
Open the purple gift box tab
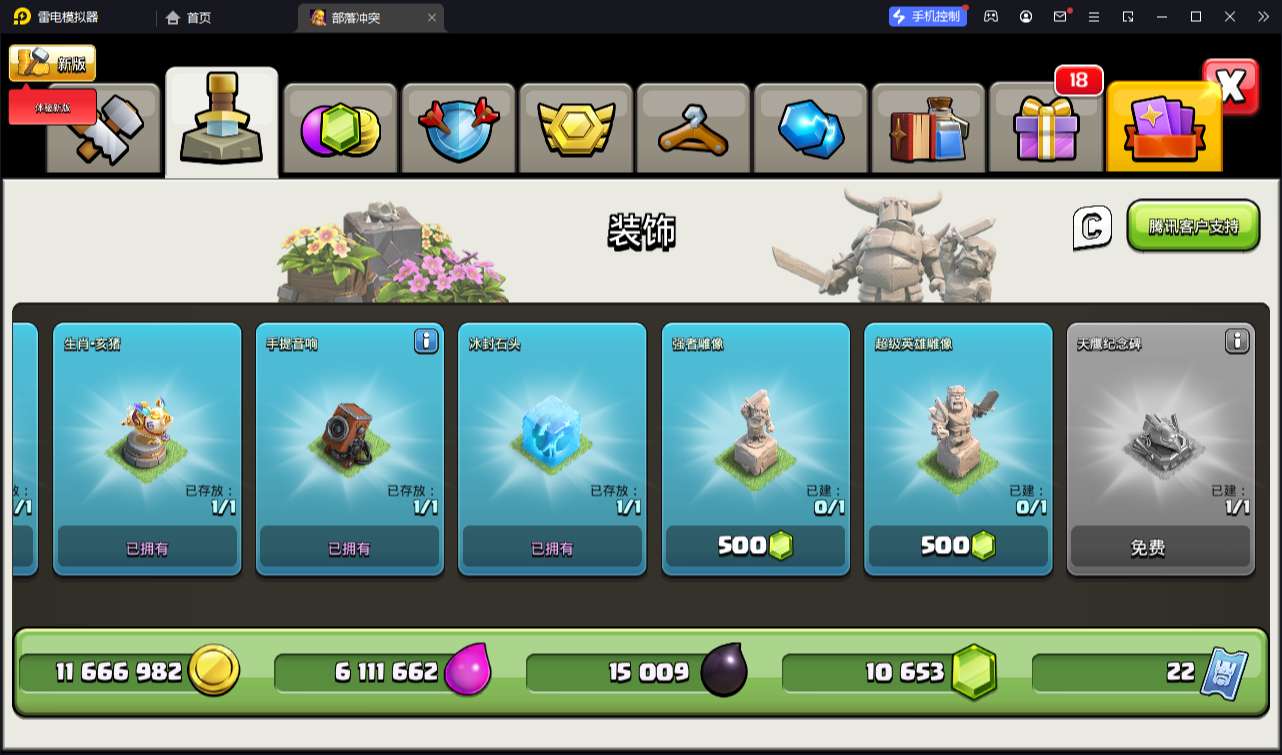(x=1046, y=130)
